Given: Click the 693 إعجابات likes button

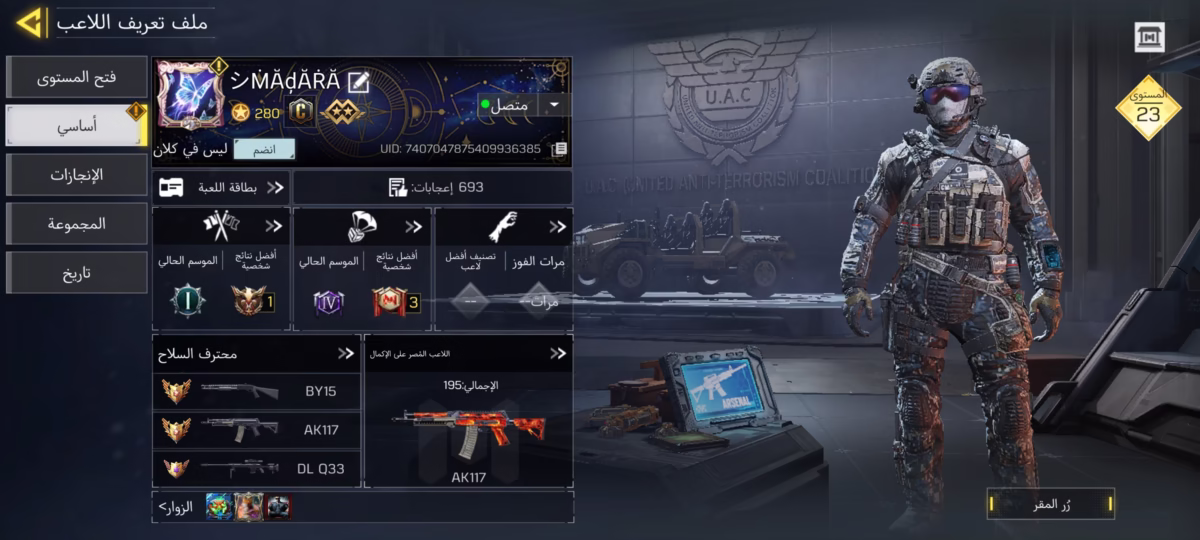Looking at the screenshot, I should click(434, 187).
